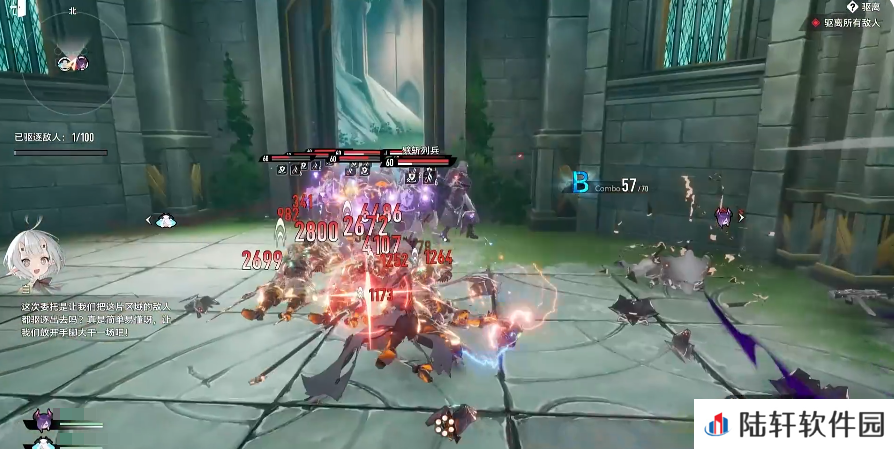The height and width of the screenshot is (449, 894).
Task: Click the top-left door exit icon
Action: pos(17,9)
